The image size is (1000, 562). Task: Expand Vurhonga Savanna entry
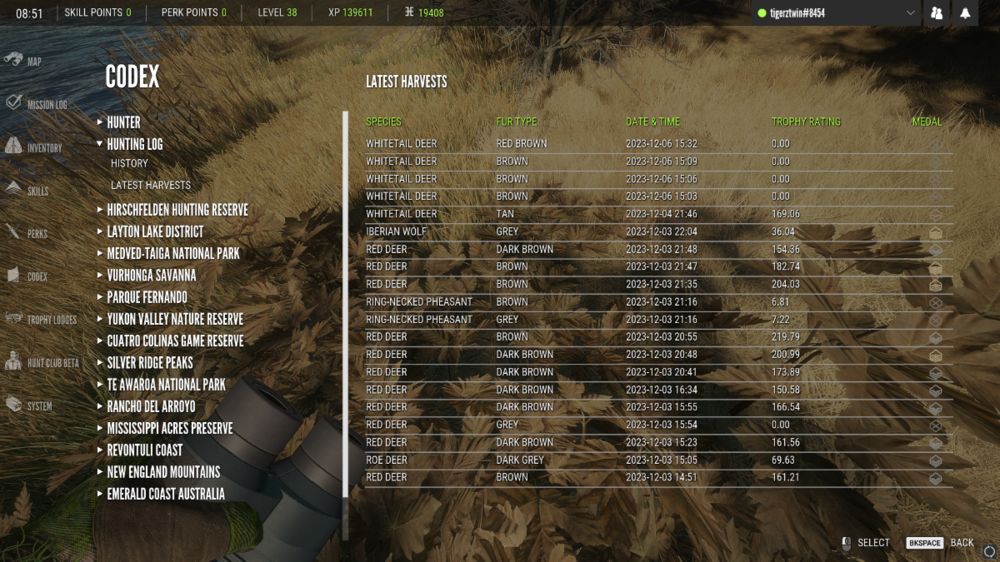pos(151,275)
